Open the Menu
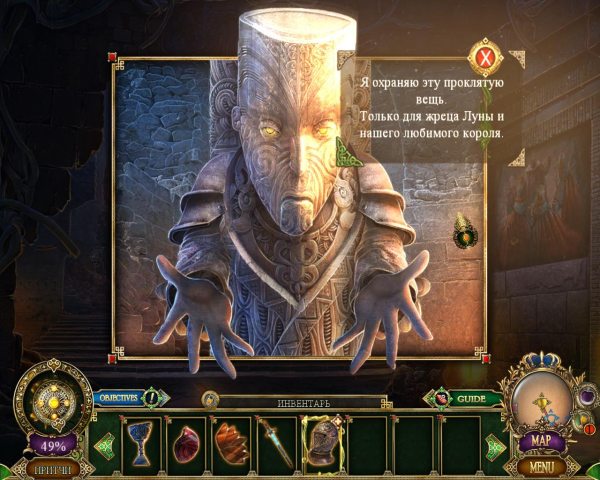Screen dimensions: 600x480 541,466
